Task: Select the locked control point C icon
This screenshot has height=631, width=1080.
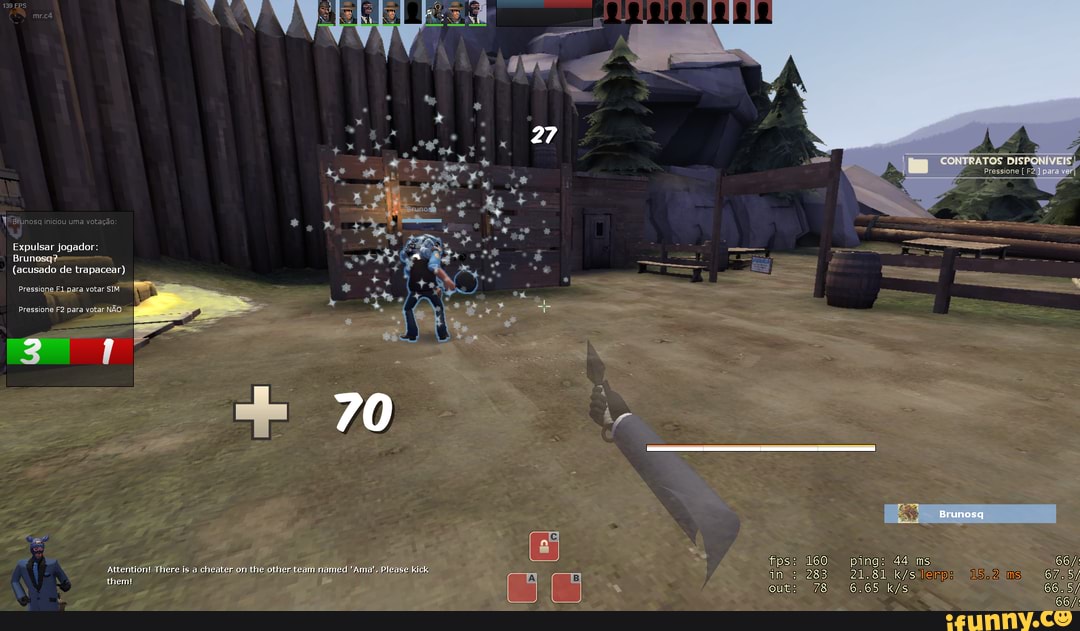Action: pos(544,546)
